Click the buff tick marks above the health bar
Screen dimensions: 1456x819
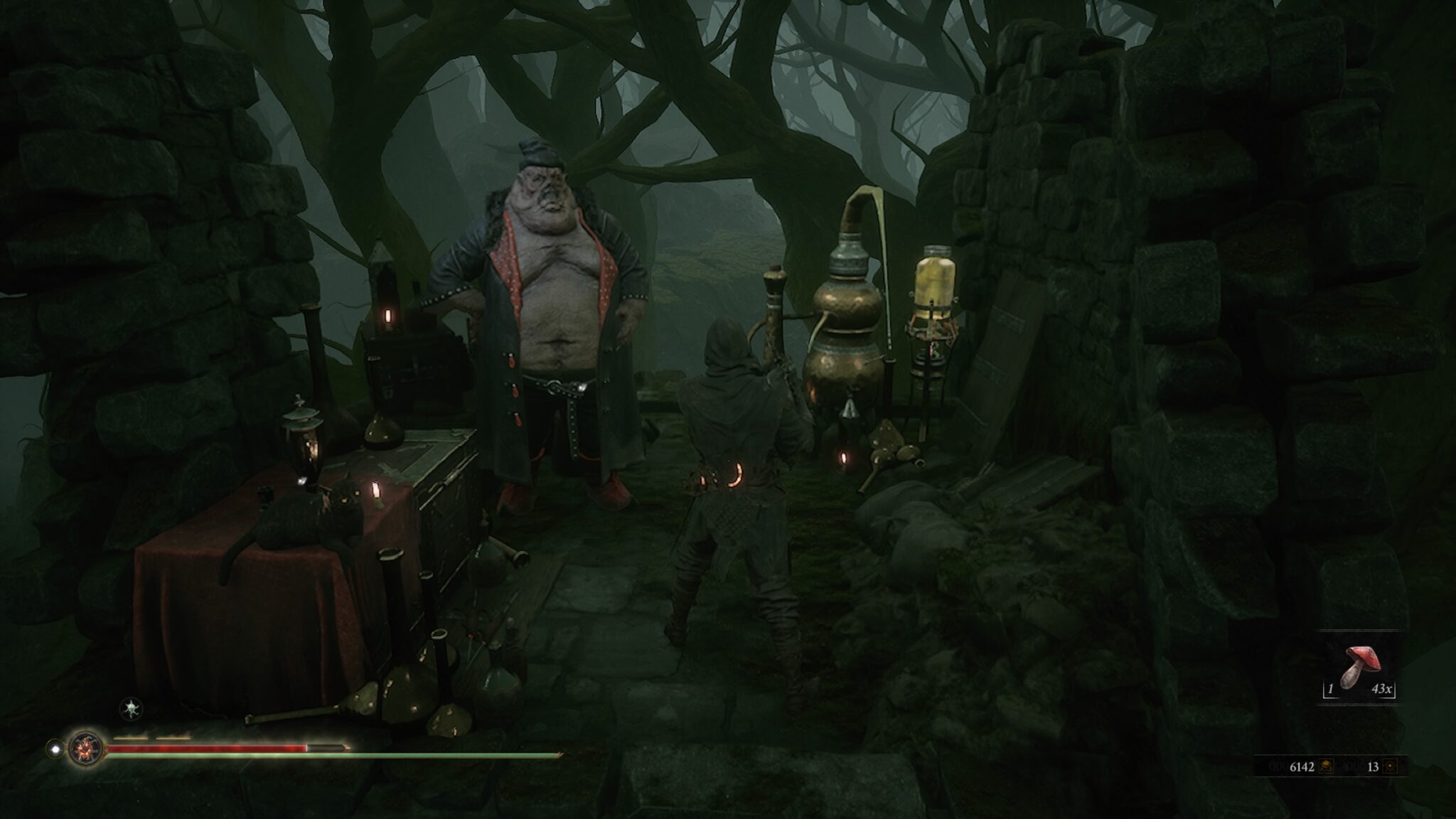click(151, 737)
